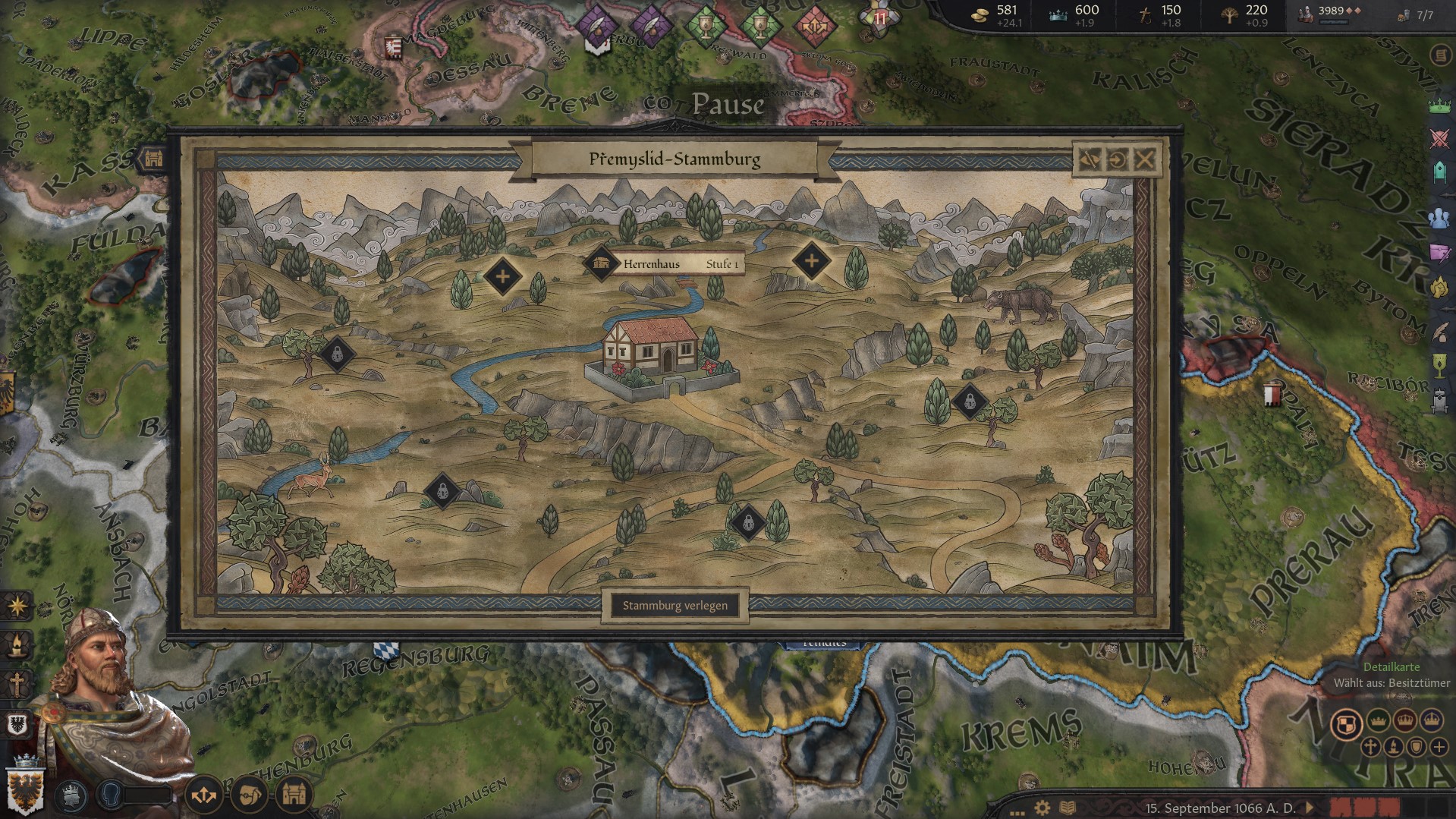Open the candle intrigue tab on left
The image size is (1456, 819).
click(16, 647)
